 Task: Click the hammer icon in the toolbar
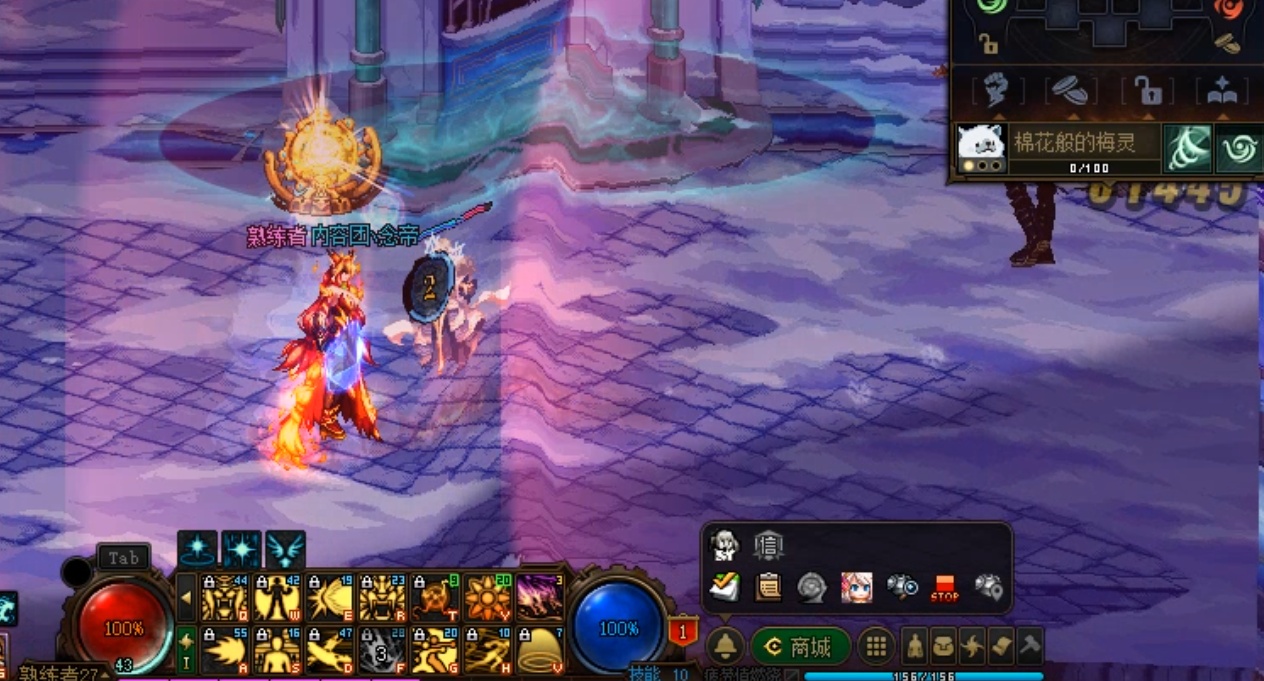coord(1029,647)
